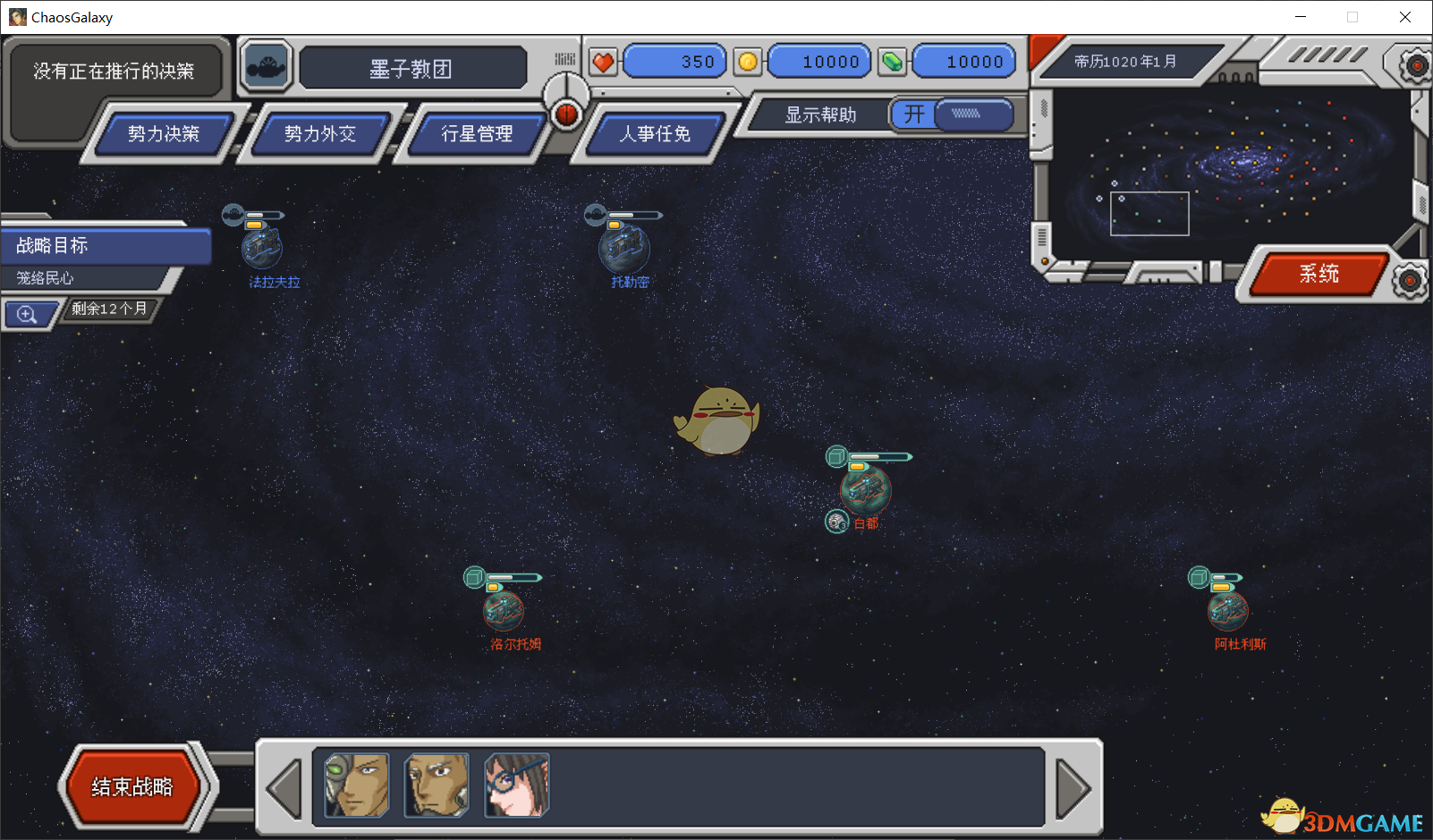Select the cyborg-eyed officer portrait
This screenshot has width=1433, height=840.
(357, 785)
